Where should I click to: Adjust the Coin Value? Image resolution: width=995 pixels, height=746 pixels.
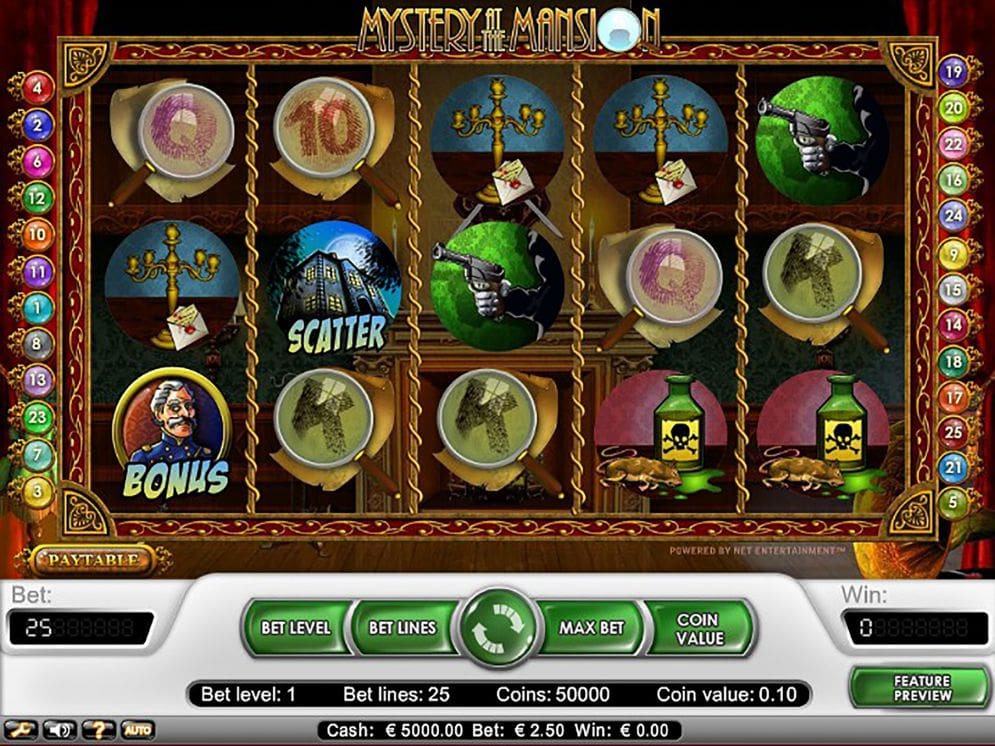[697, 628]
